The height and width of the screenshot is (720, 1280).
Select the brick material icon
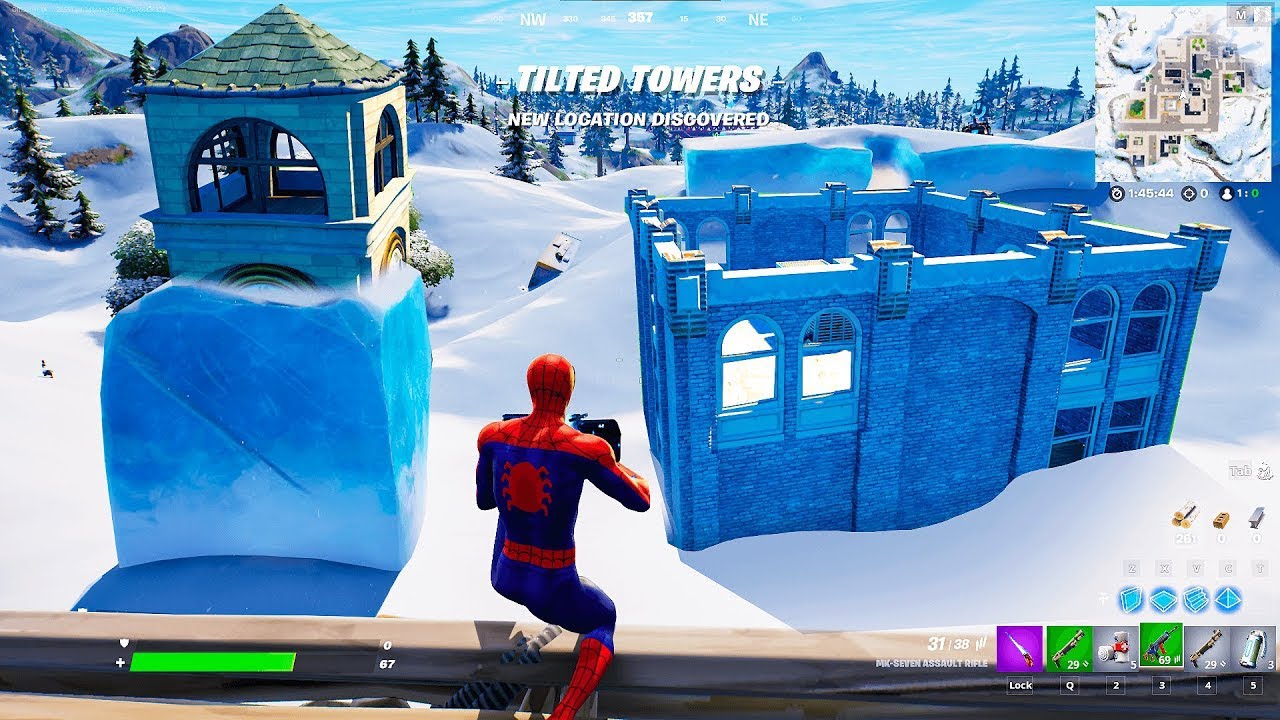(x=1221, y=519)
